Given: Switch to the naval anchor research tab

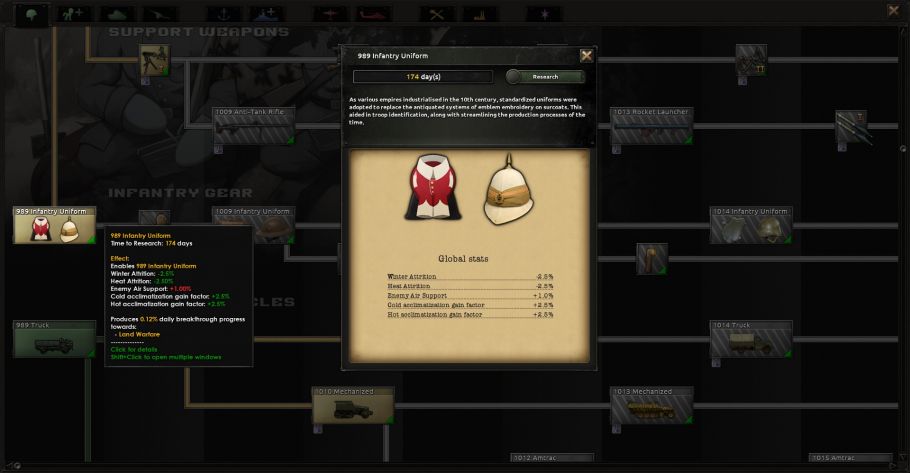Looking at the screenshot, I should click(222, 14).
